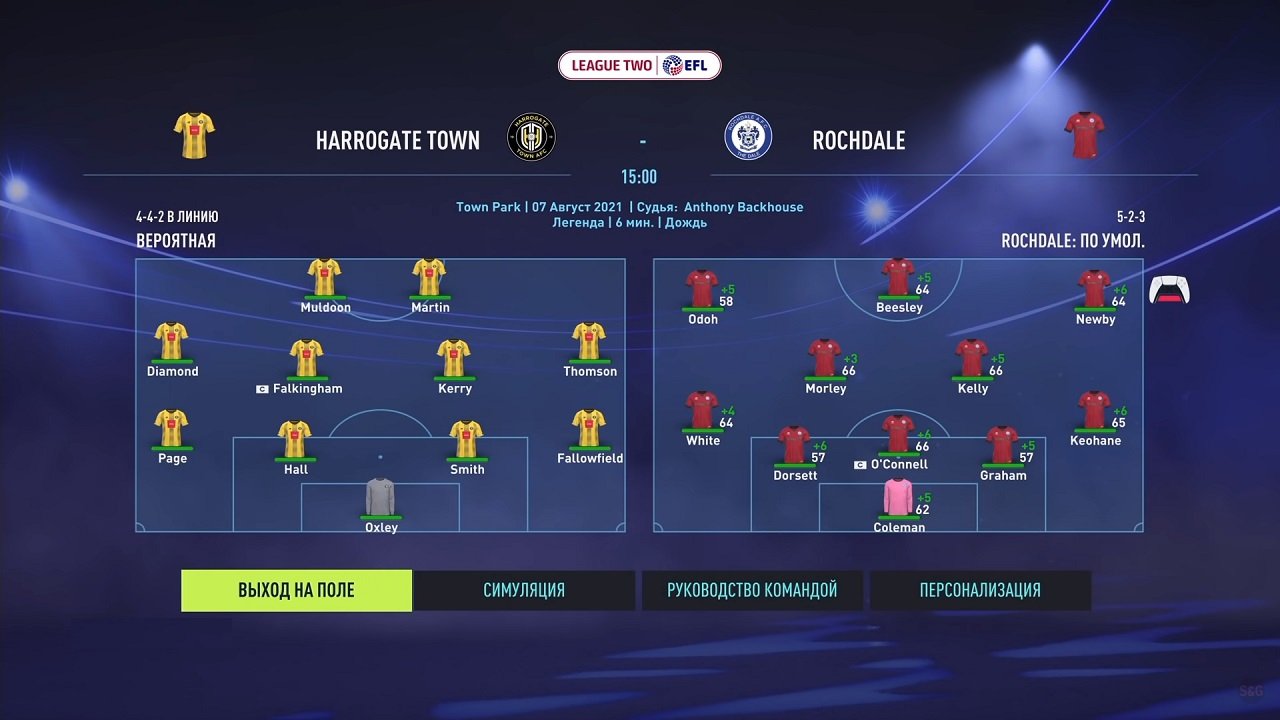Select Rochdale forward Beesley
1280x720 pixels.
pos(898,279)
